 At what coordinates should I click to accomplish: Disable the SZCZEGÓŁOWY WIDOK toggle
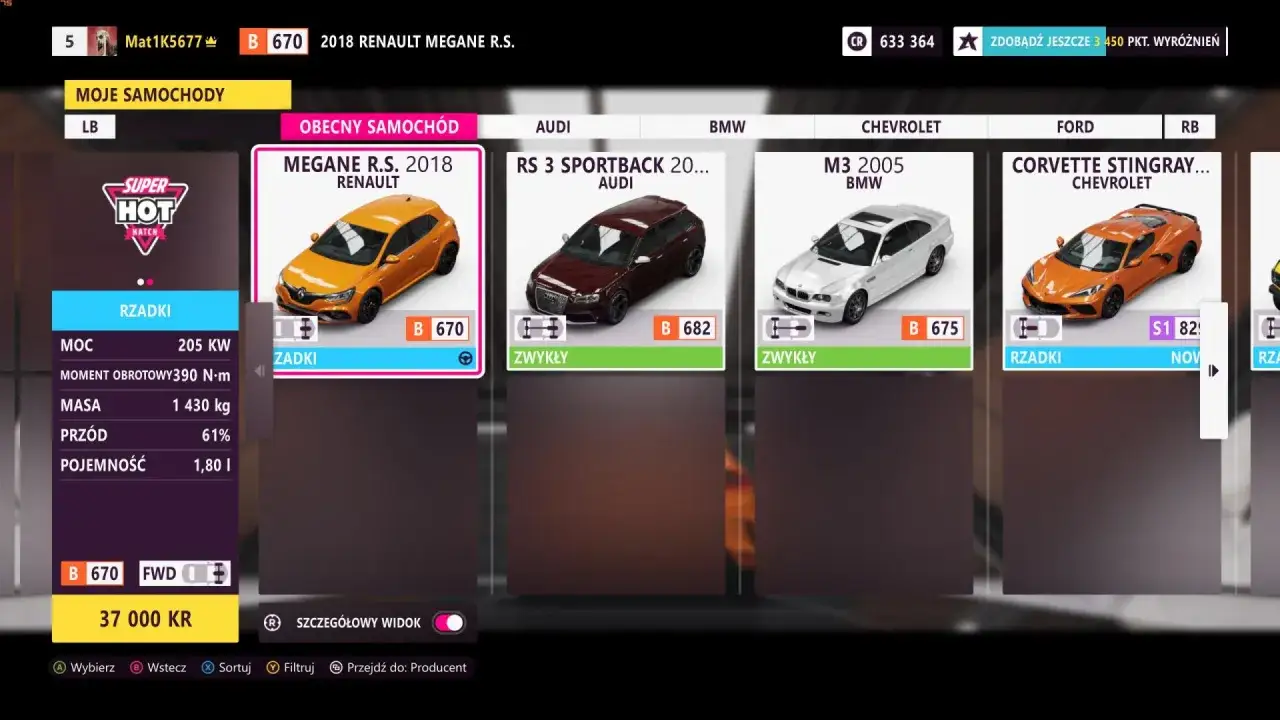click(x=449, y=622)
